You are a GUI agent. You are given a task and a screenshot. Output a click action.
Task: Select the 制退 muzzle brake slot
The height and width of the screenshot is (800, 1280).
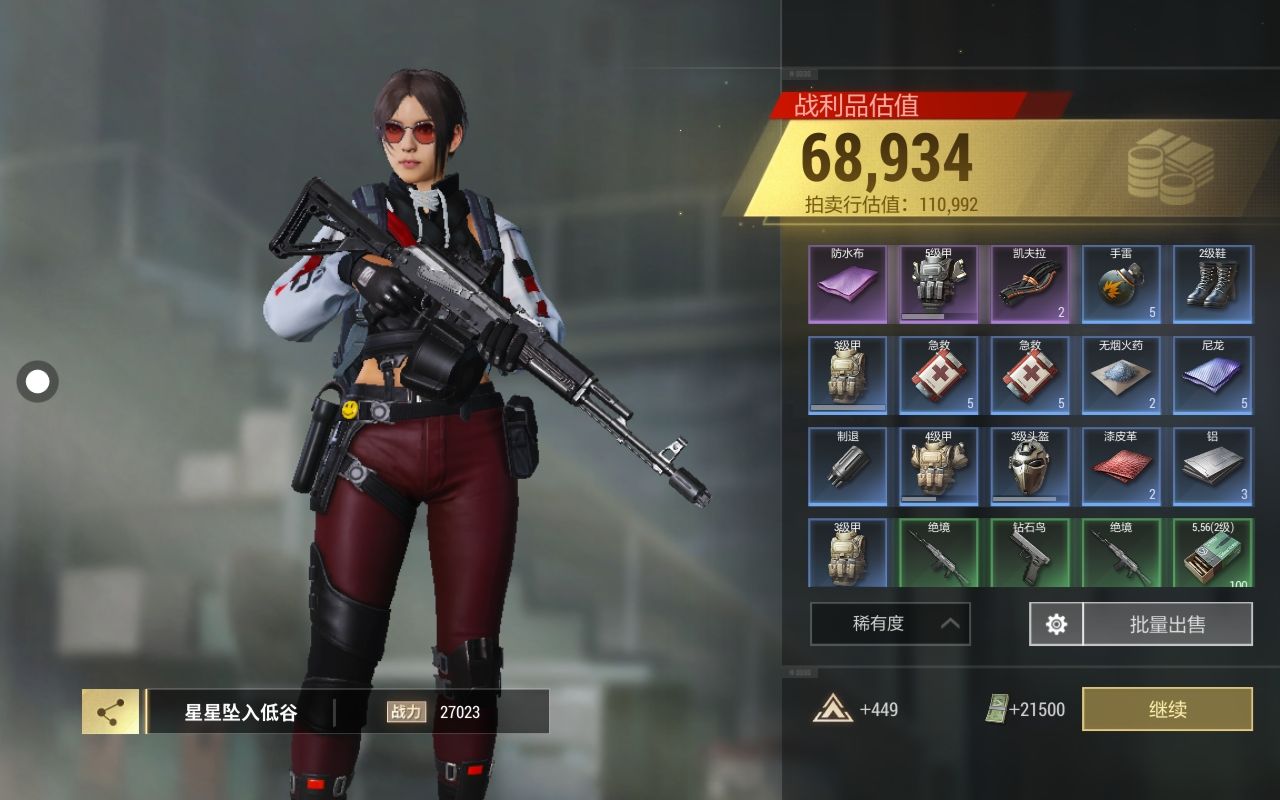coord(847,466)
